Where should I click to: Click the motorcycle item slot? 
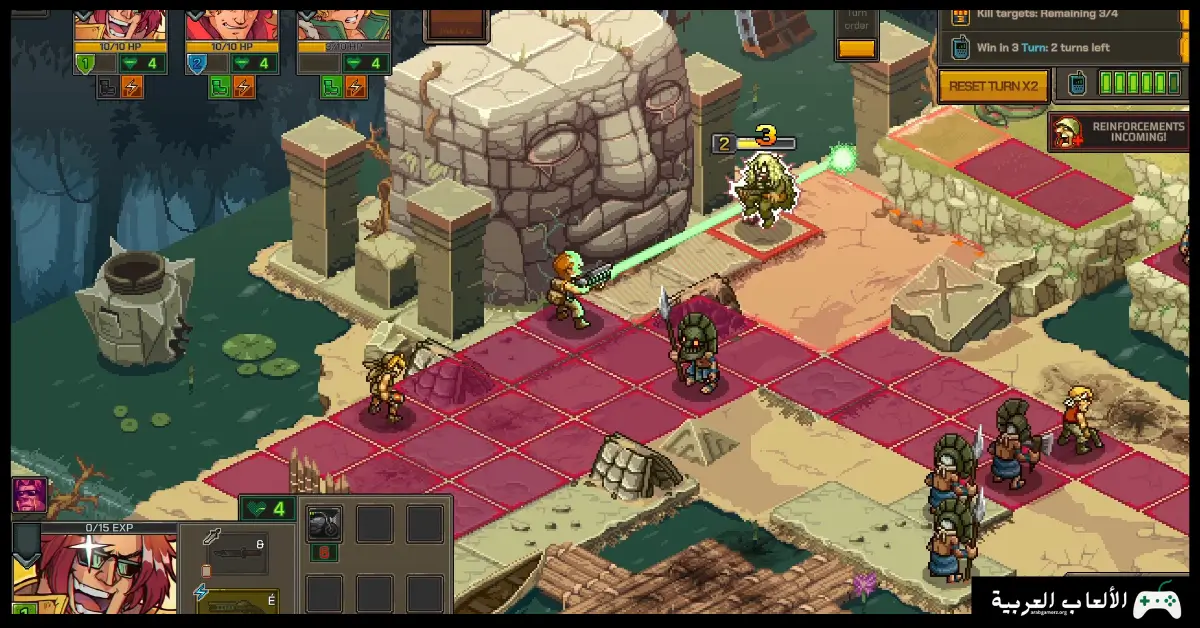tap(324, 523)
